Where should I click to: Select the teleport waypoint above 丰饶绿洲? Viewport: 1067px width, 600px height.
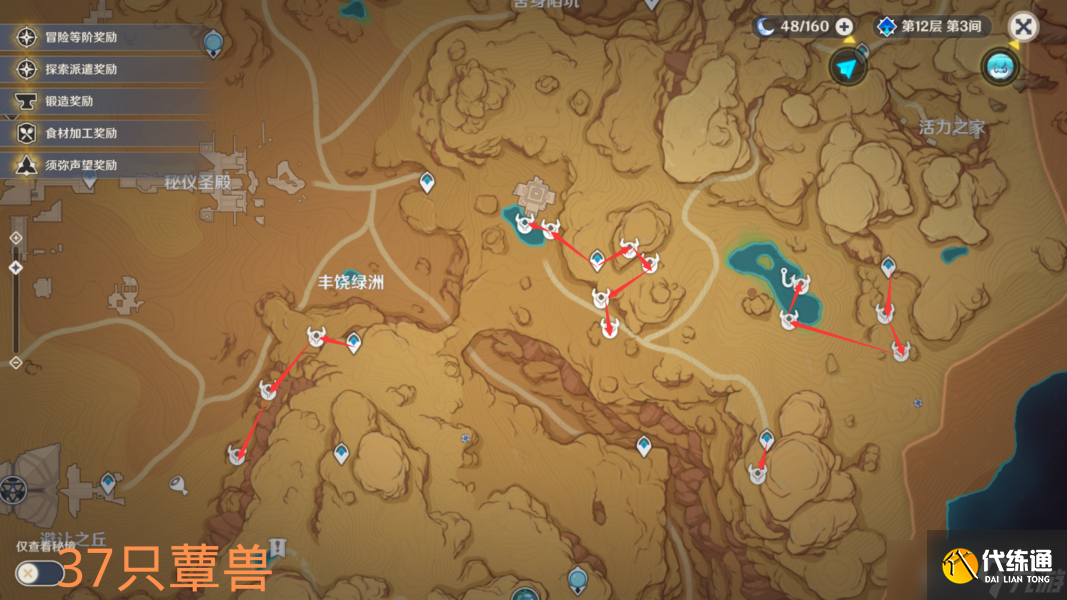pos(428,182)
